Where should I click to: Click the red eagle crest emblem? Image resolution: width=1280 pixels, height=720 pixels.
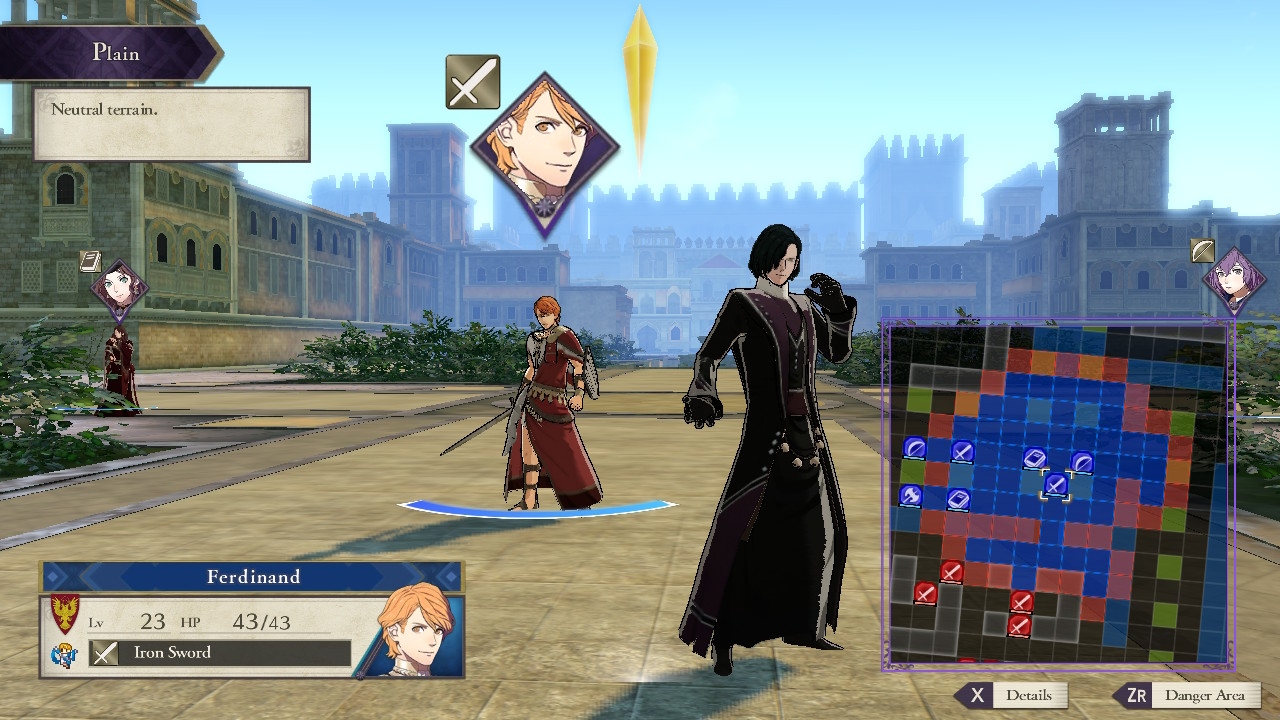(65, 614)
